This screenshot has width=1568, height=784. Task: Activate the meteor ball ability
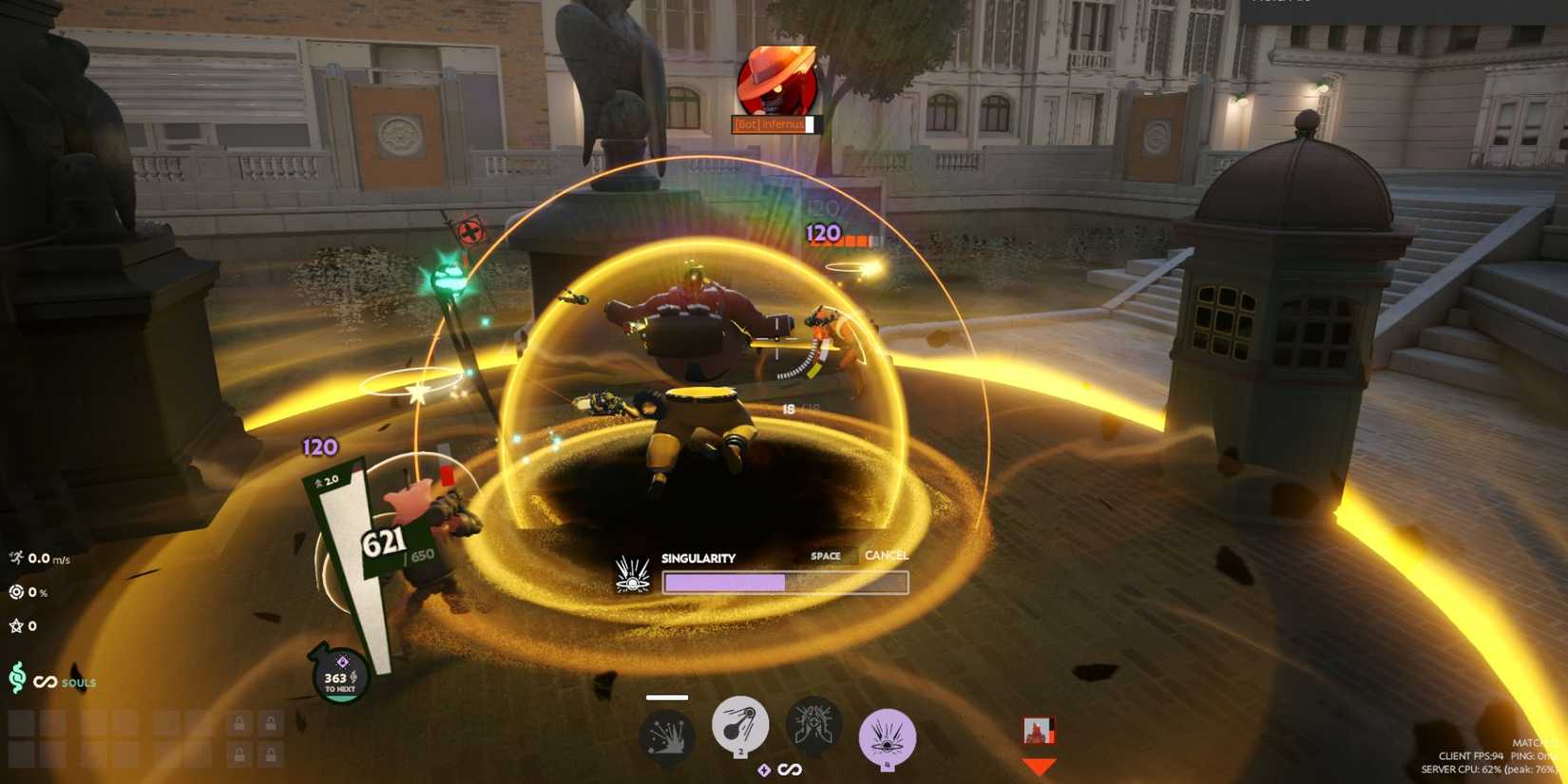point(741,728)
